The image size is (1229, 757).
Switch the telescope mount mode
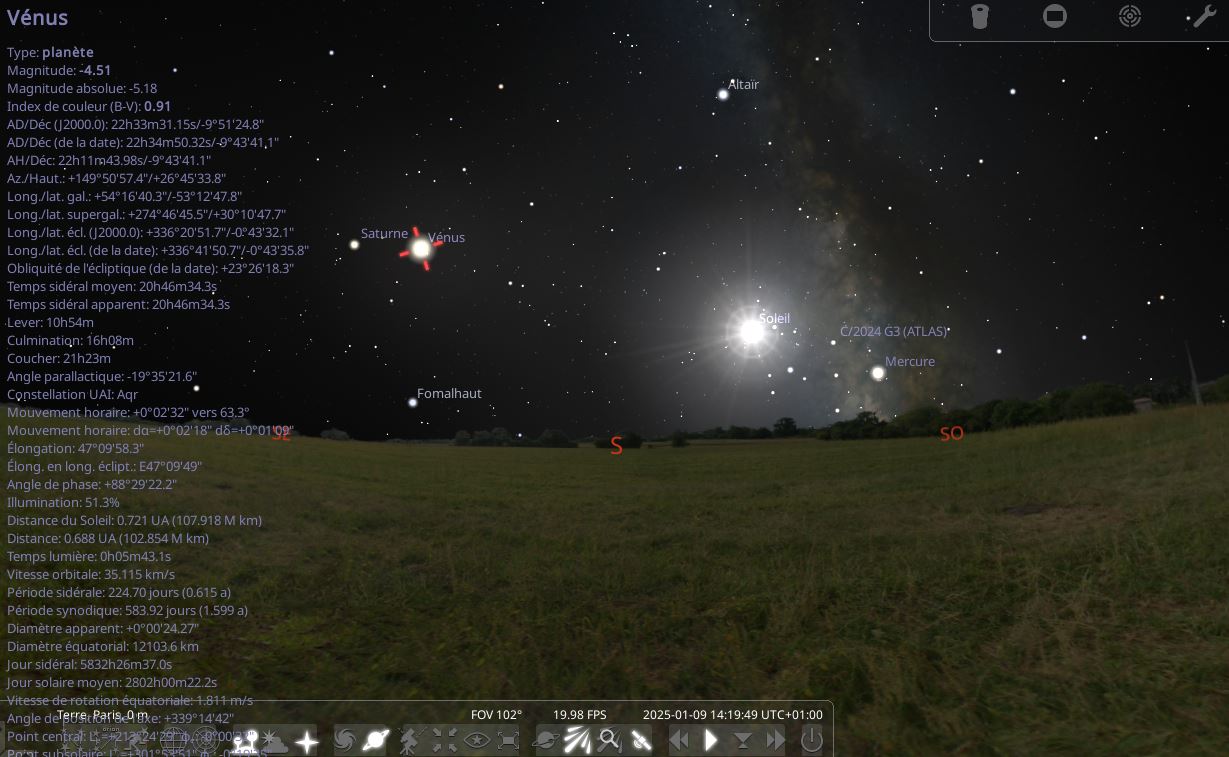click(410, 741)
